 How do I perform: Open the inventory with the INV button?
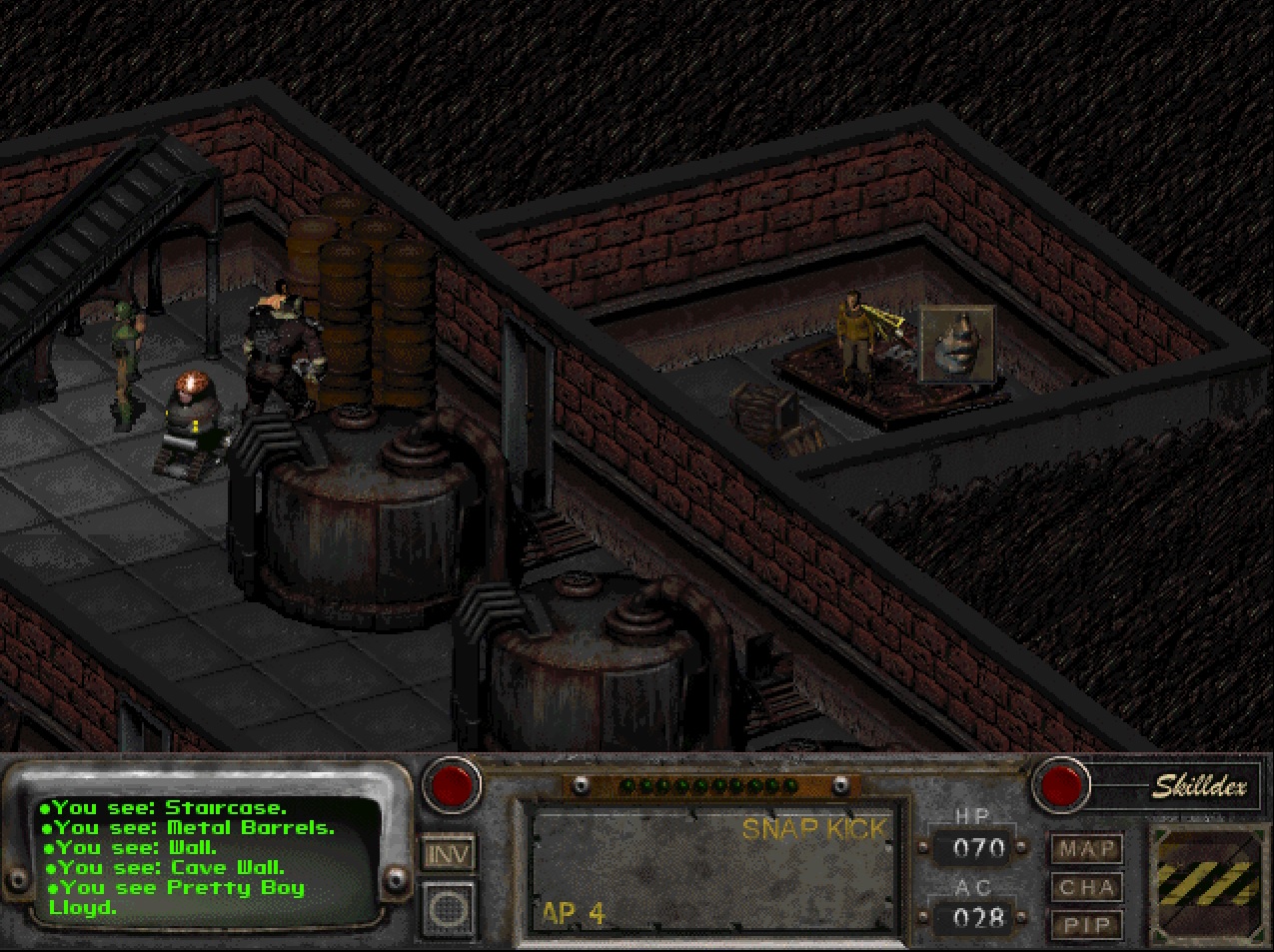449,854
